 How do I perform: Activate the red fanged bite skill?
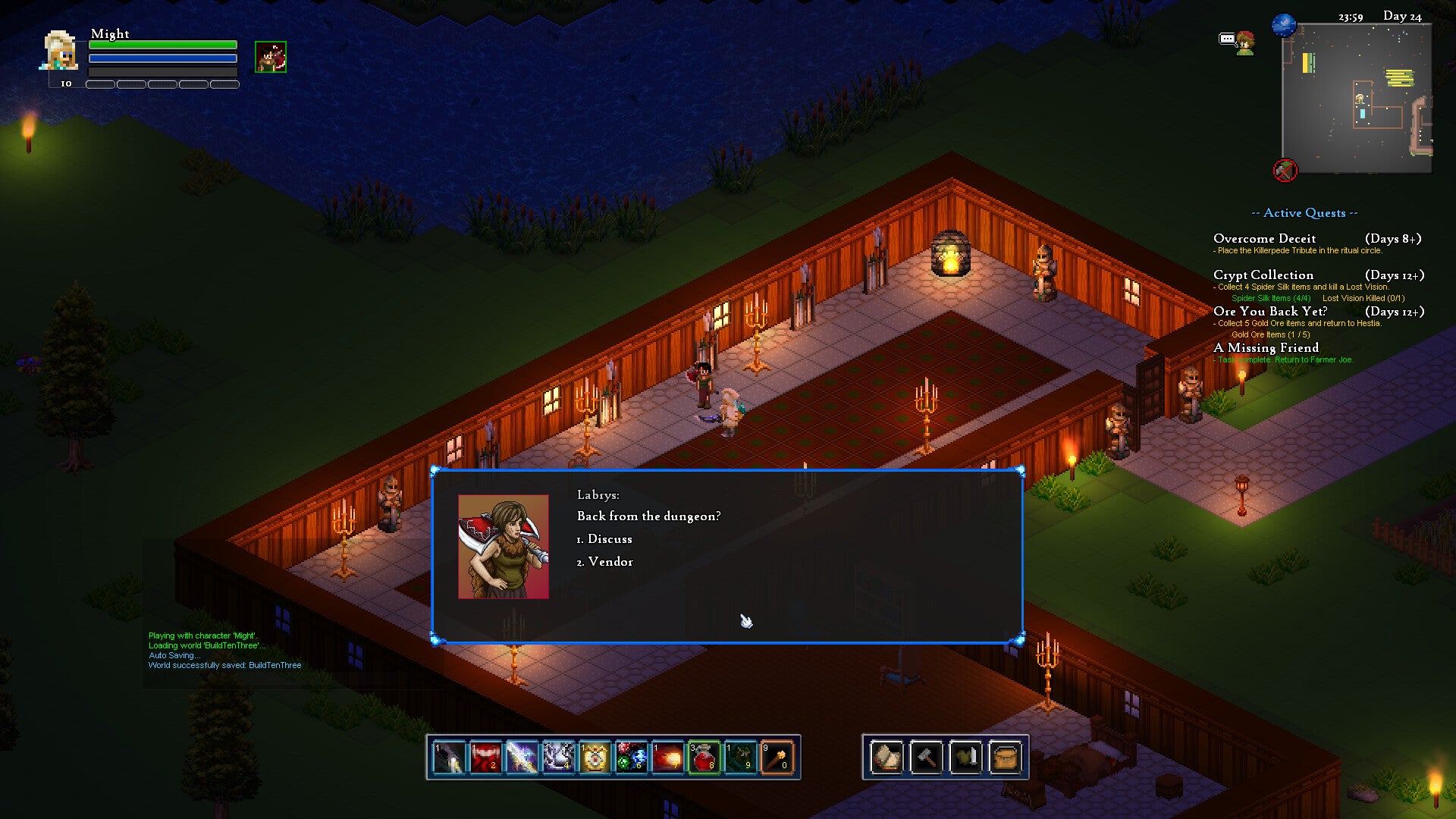tap(486, 757)
